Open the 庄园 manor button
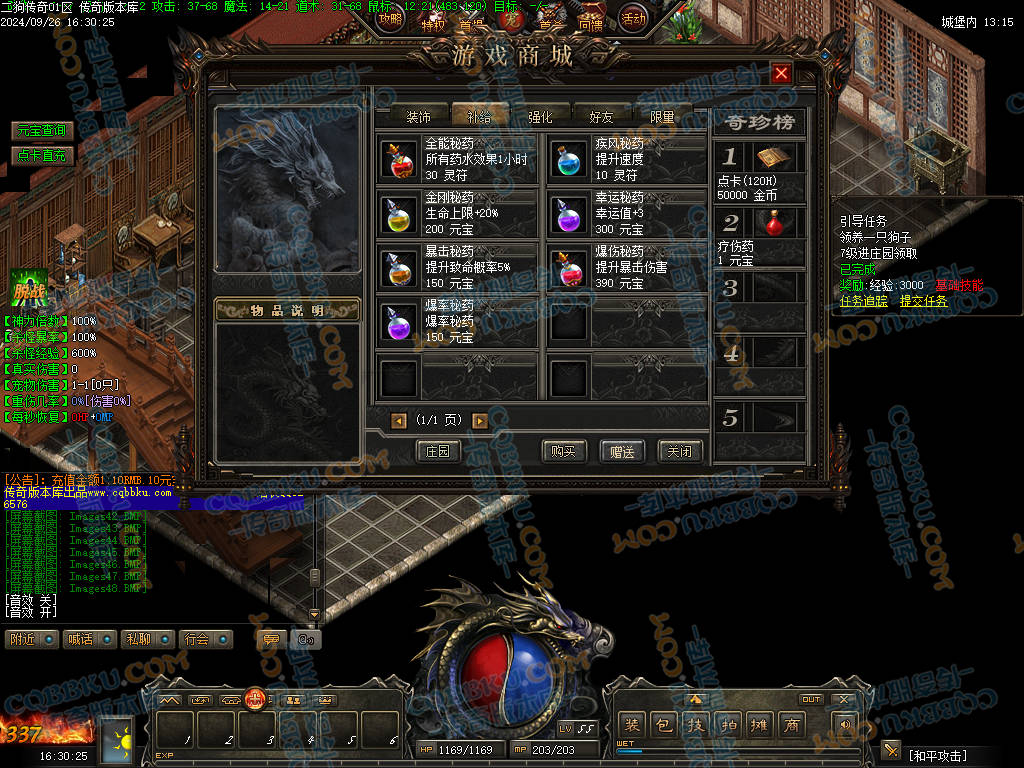 438,451
